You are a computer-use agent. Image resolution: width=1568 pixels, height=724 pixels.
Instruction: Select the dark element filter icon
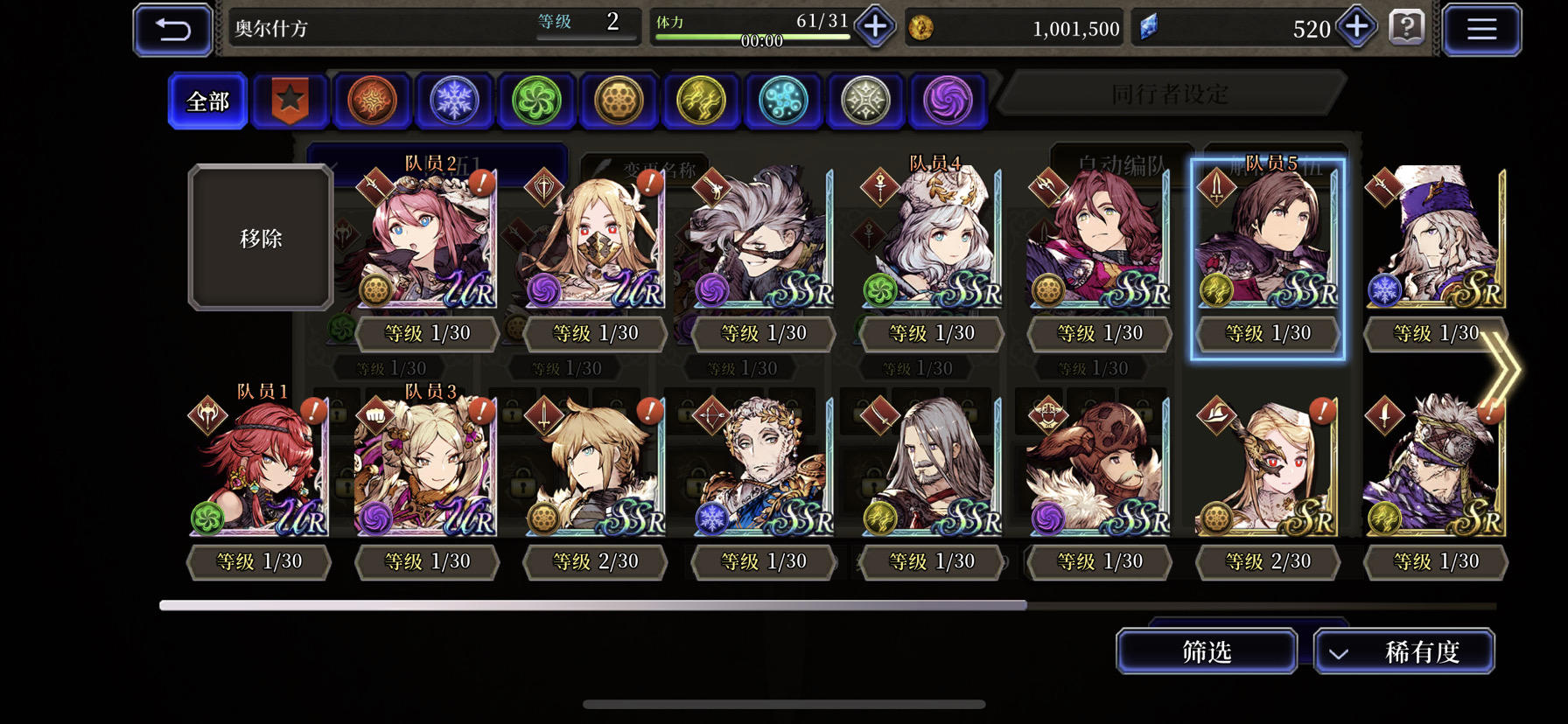point(948,100)
